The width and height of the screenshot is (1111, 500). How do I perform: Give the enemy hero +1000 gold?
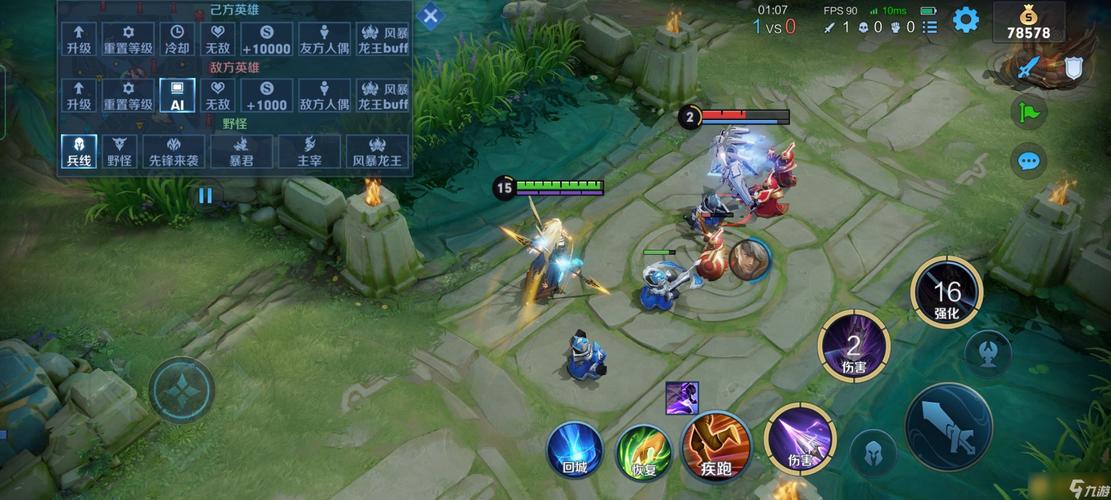[x=266, y=95]
